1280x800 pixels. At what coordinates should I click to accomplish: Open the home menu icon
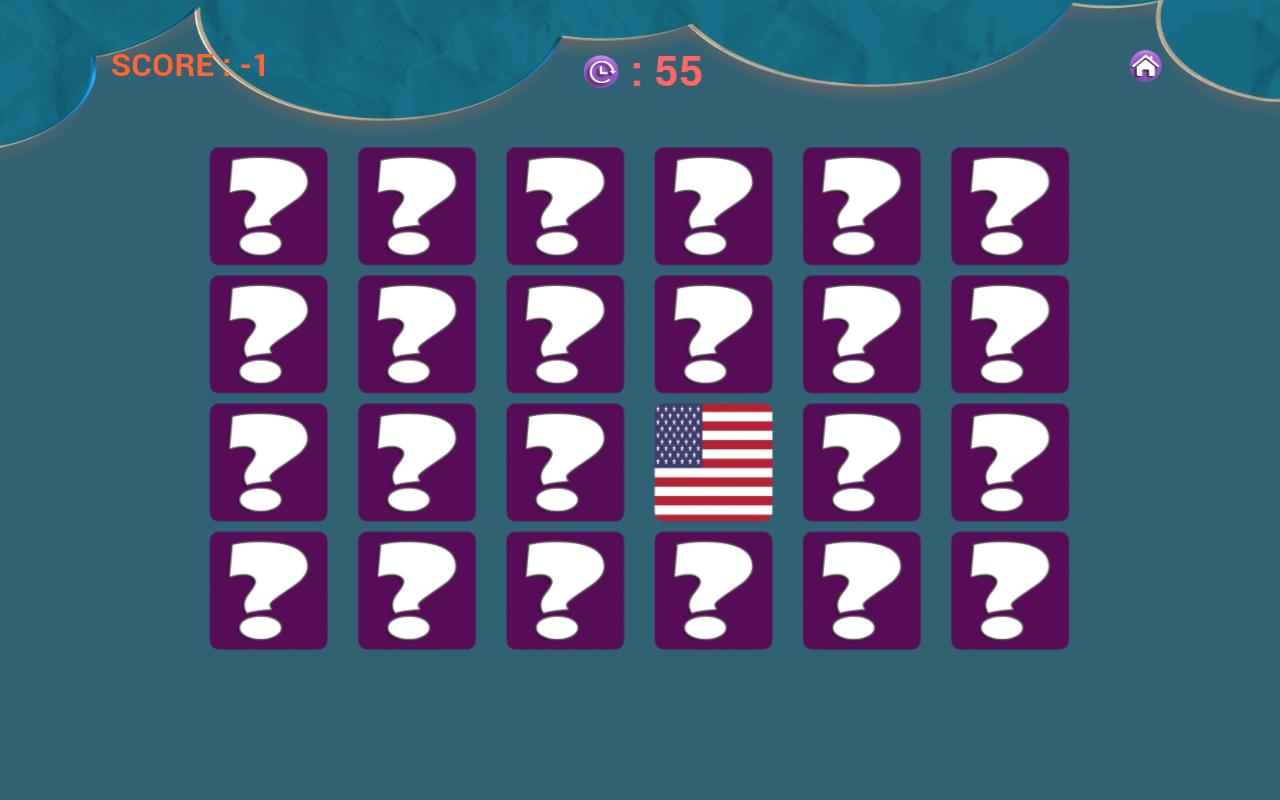point(1144,65)
